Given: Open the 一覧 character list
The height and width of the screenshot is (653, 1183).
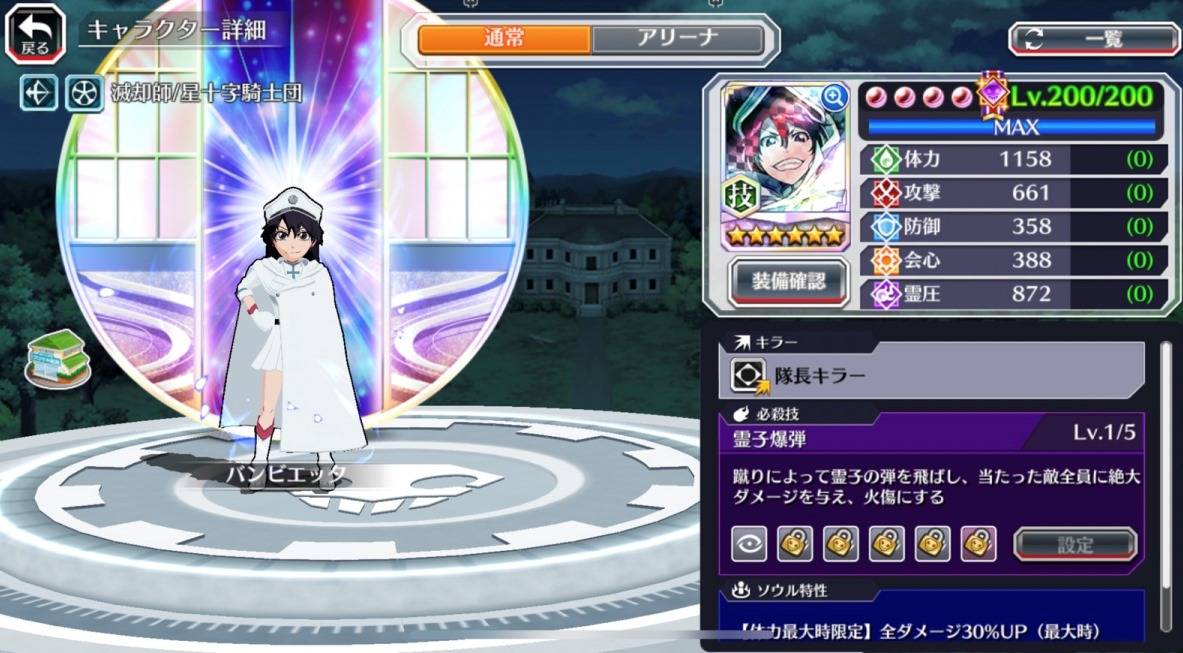Looking at the screenshot, I should click(1094, 39).
